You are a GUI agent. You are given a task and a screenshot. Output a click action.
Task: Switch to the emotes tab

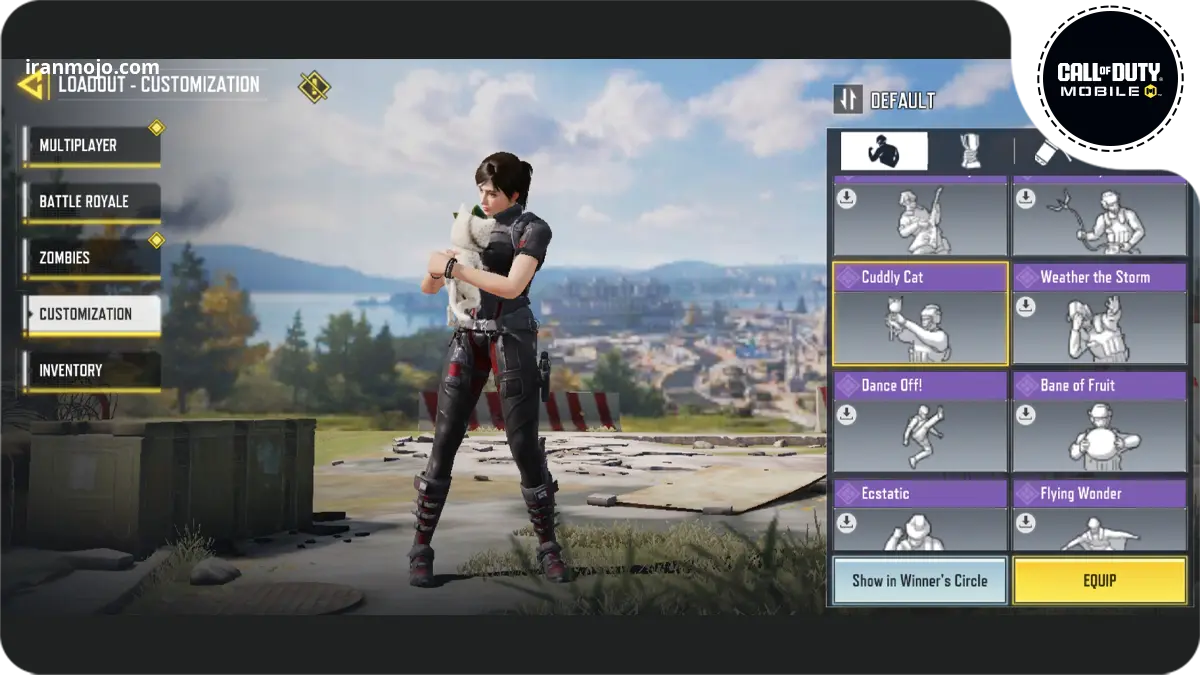(x=883, y=151)
